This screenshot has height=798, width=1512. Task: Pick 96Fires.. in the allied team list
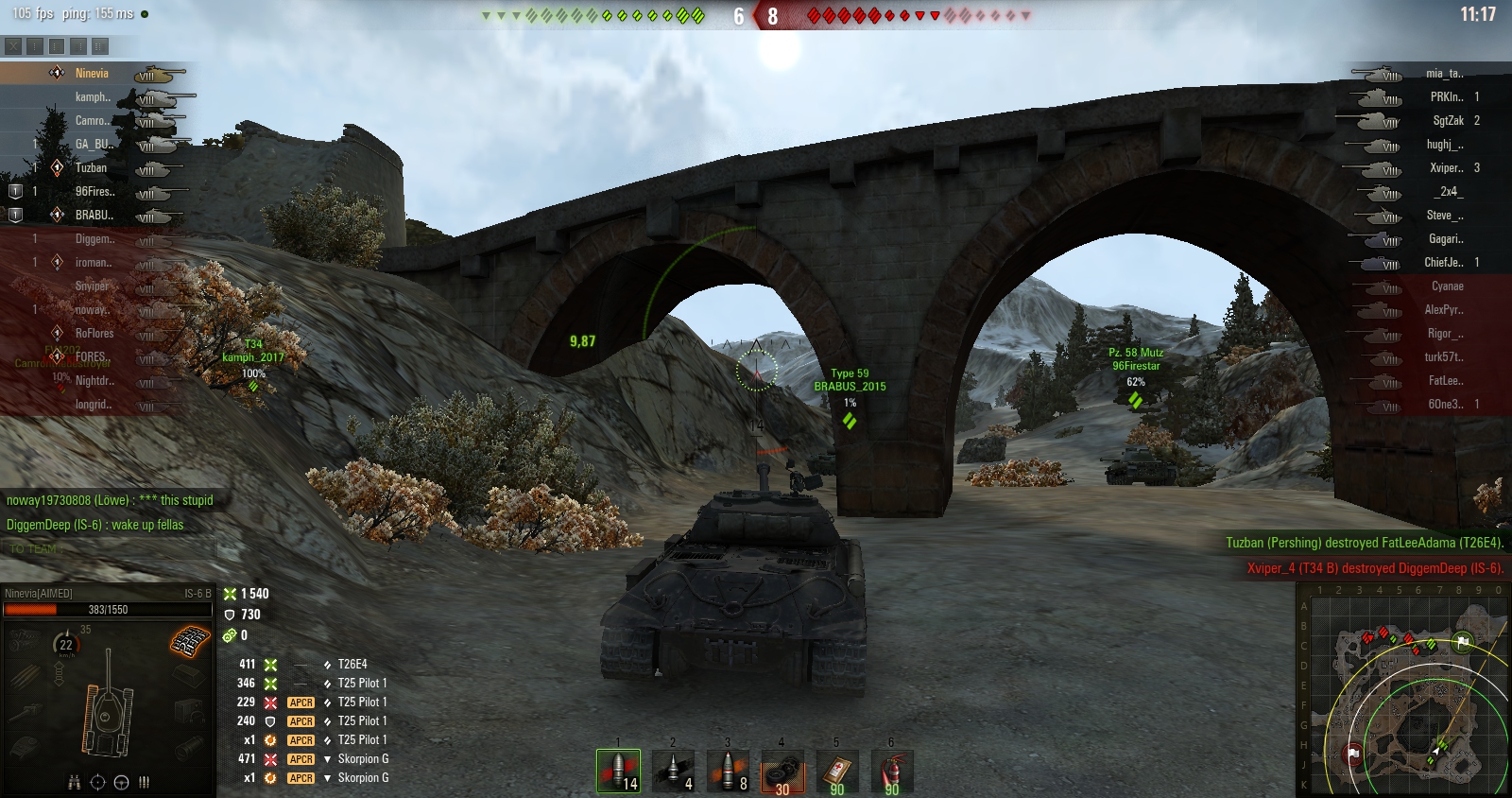coord(94,192)
